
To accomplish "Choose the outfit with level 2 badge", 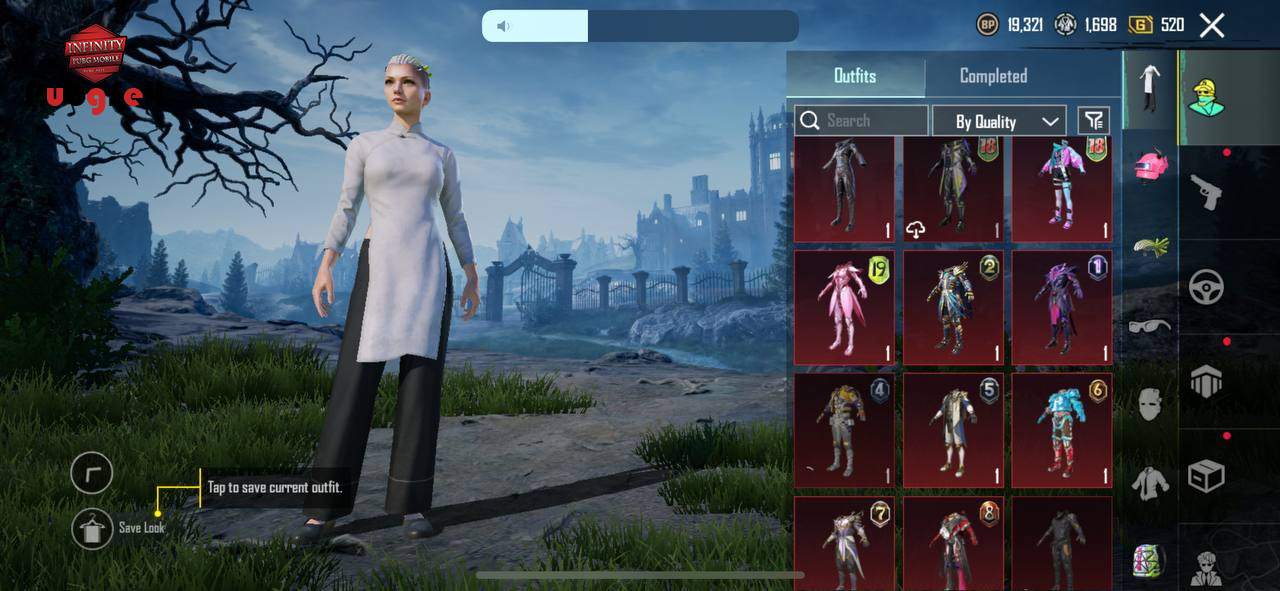I will pos(953,307).
